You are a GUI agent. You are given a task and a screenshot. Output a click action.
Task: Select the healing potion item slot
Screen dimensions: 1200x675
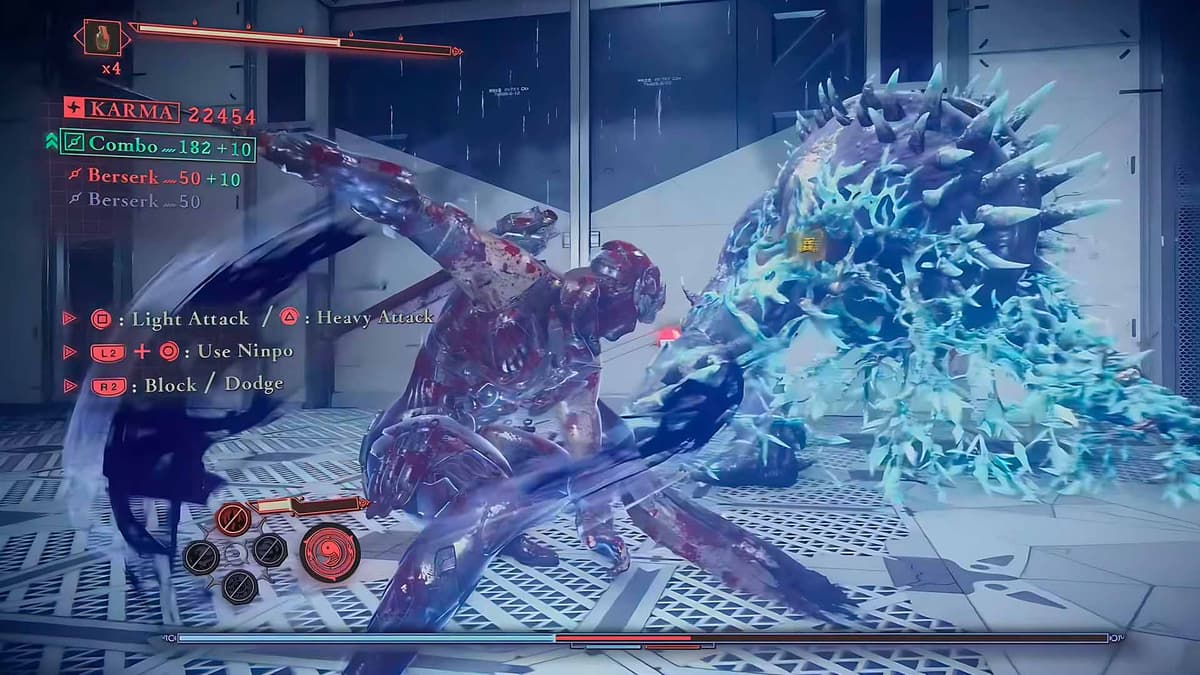(102, 38)
